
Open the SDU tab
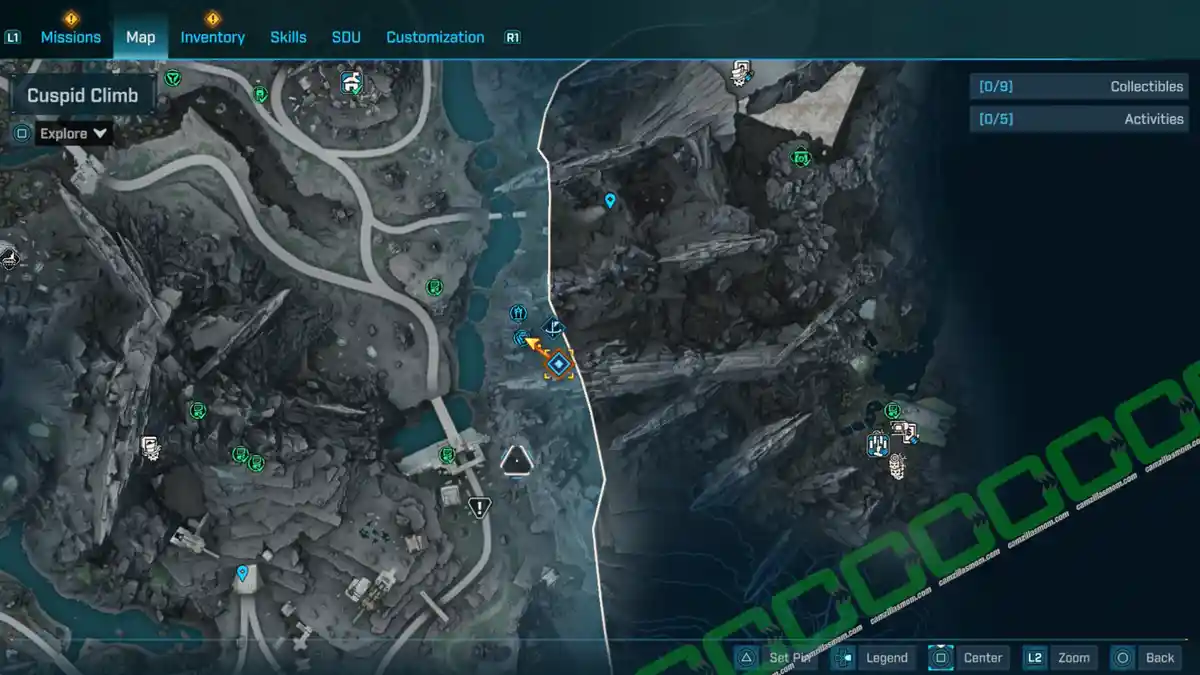[346, 37]
